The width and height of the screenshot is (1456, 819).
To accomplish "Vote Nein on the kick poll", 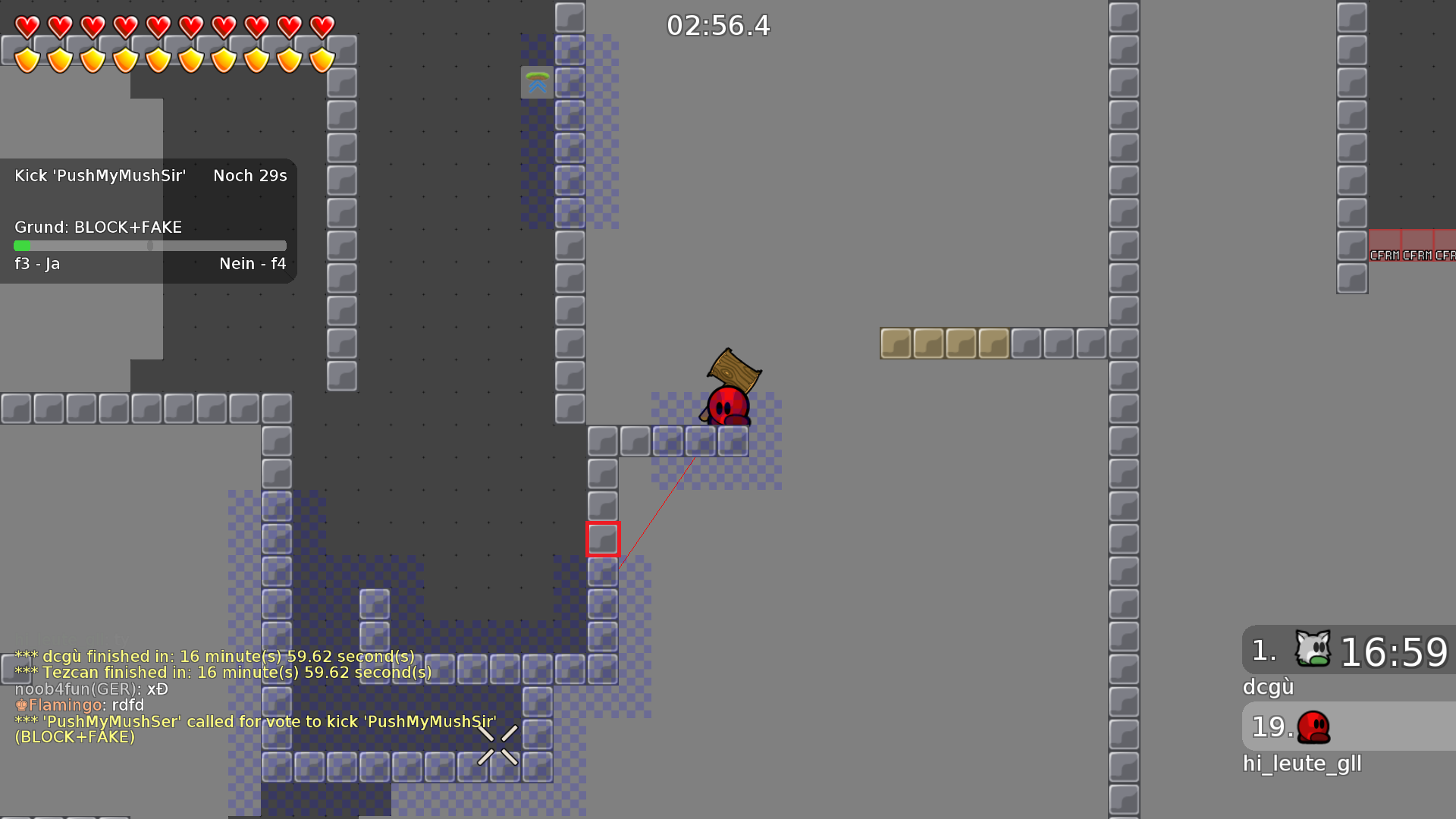I will tap(252, 264).
